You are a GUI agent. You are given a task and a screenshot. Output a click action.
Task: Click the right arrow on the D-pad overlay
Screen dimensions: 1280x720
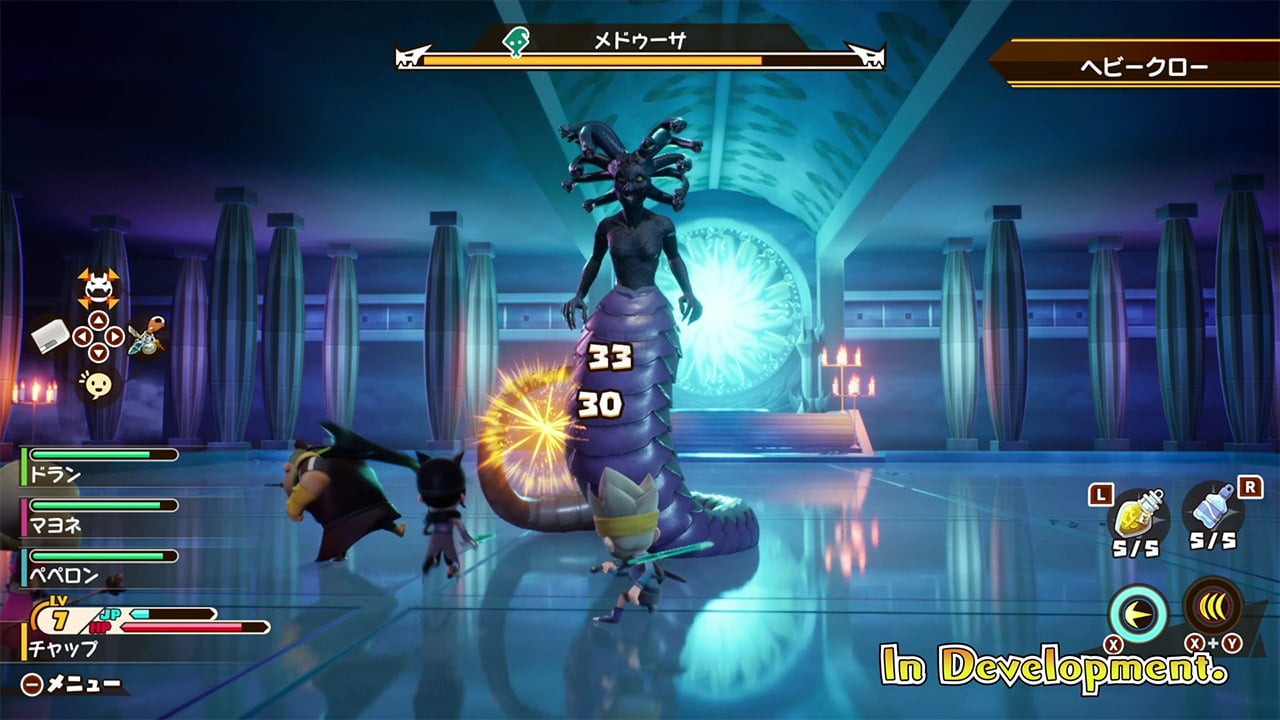[x=113, y=336]
